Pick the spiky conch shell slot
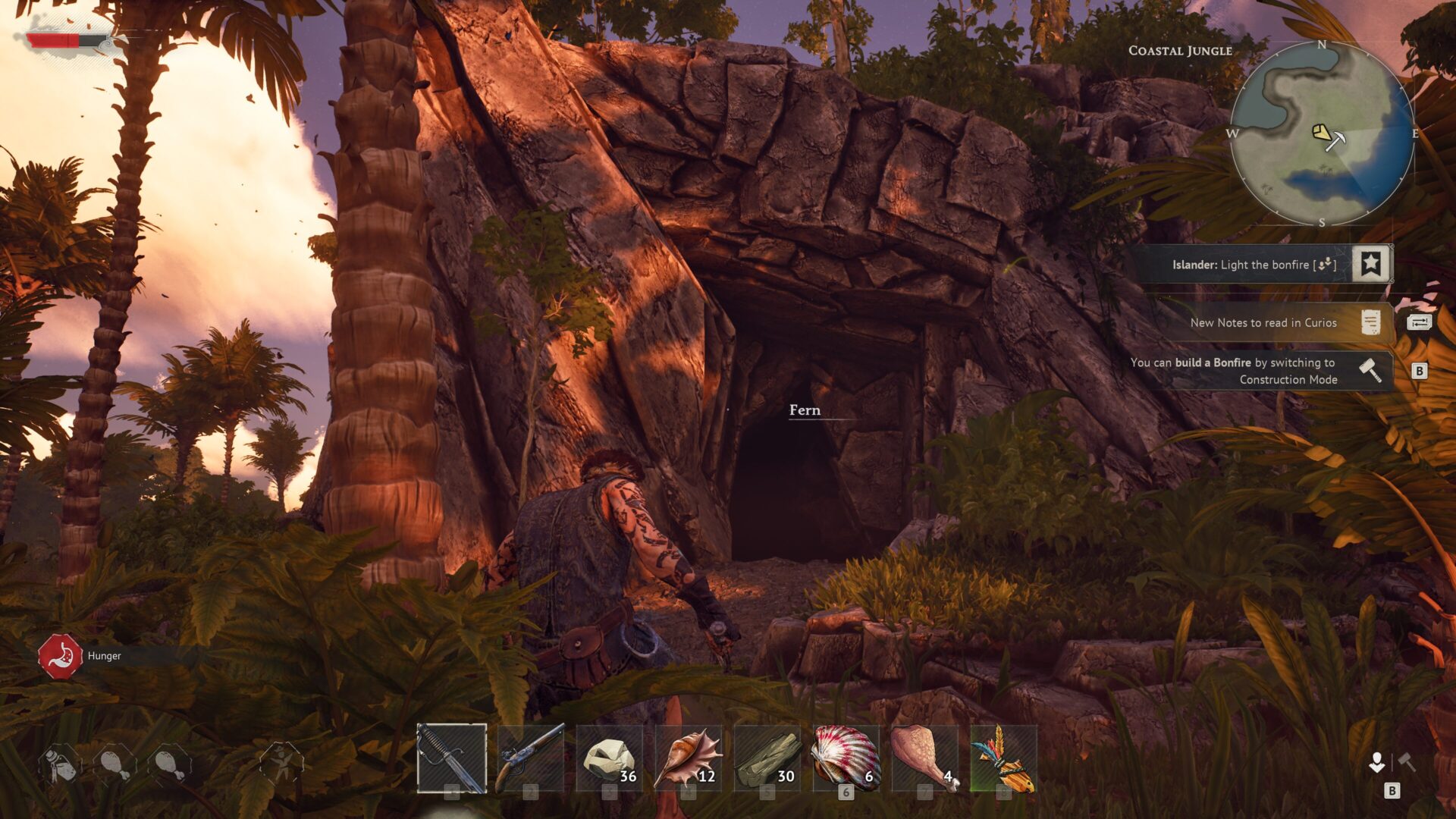This screenshot has height=819, width=1456. coord(689,758)
